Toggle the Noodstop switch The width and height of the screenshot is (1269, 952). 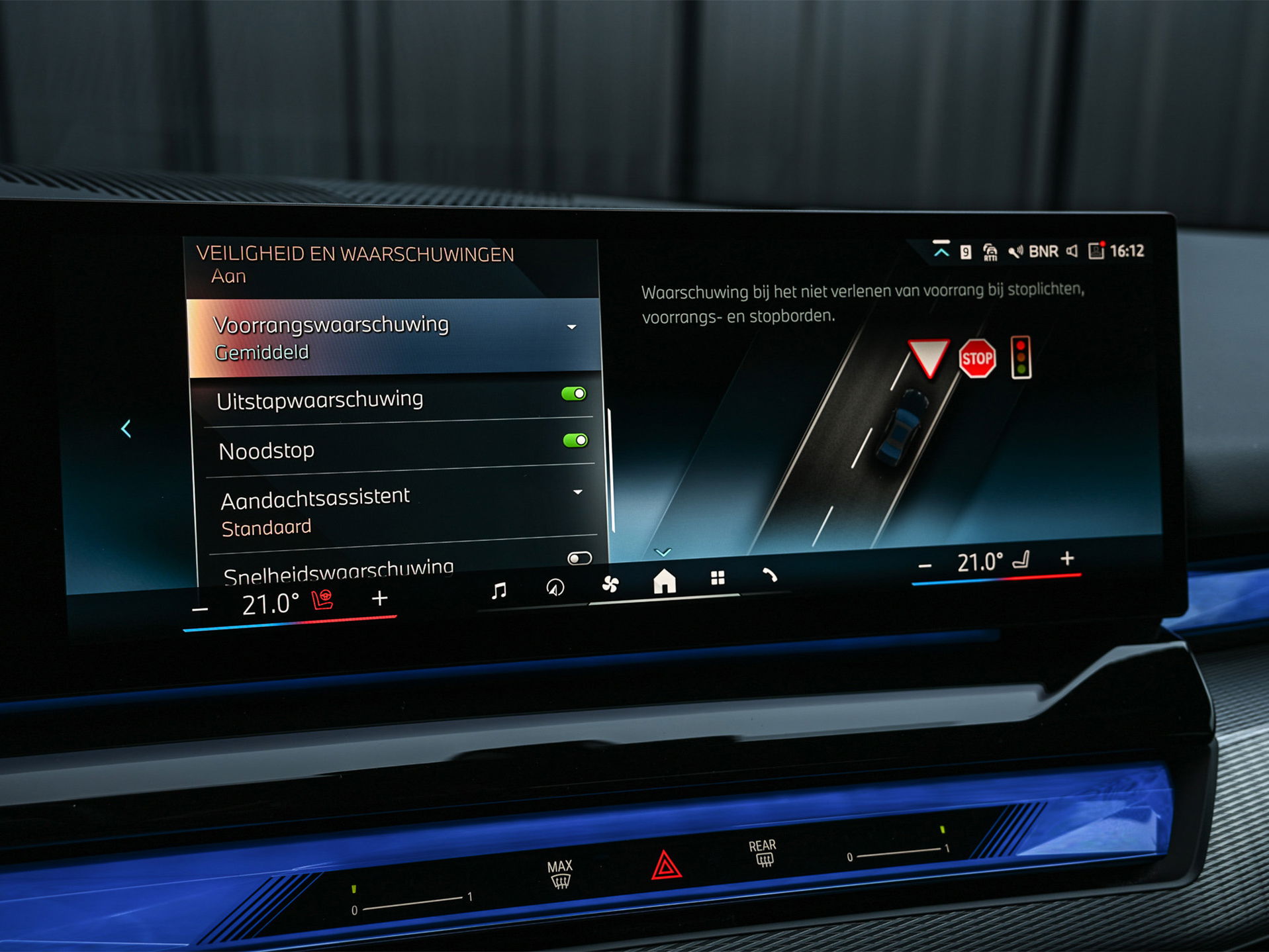point(575,440)
